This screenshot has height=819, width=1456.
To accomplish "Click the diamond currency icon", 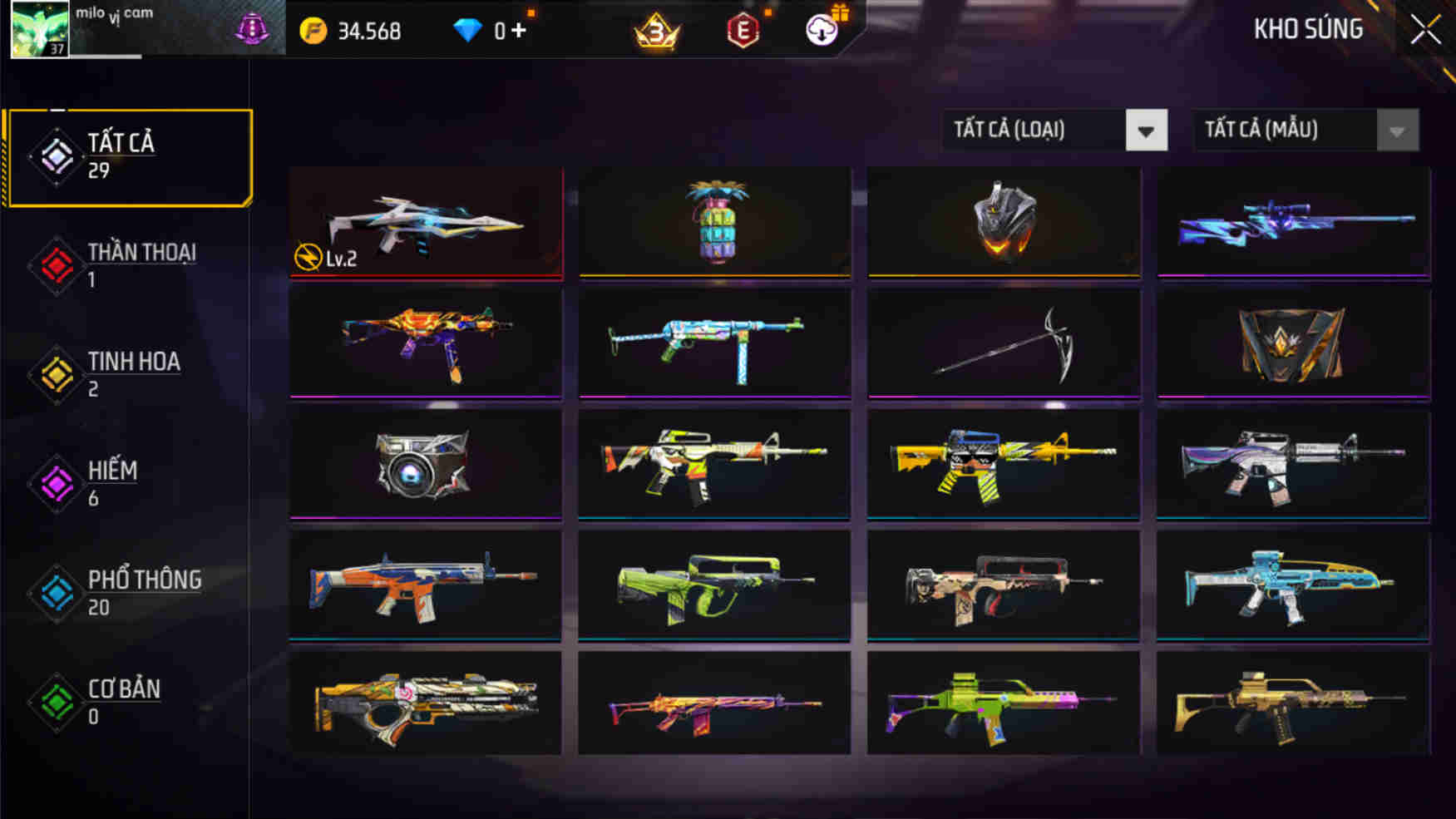I will (471, 31).
